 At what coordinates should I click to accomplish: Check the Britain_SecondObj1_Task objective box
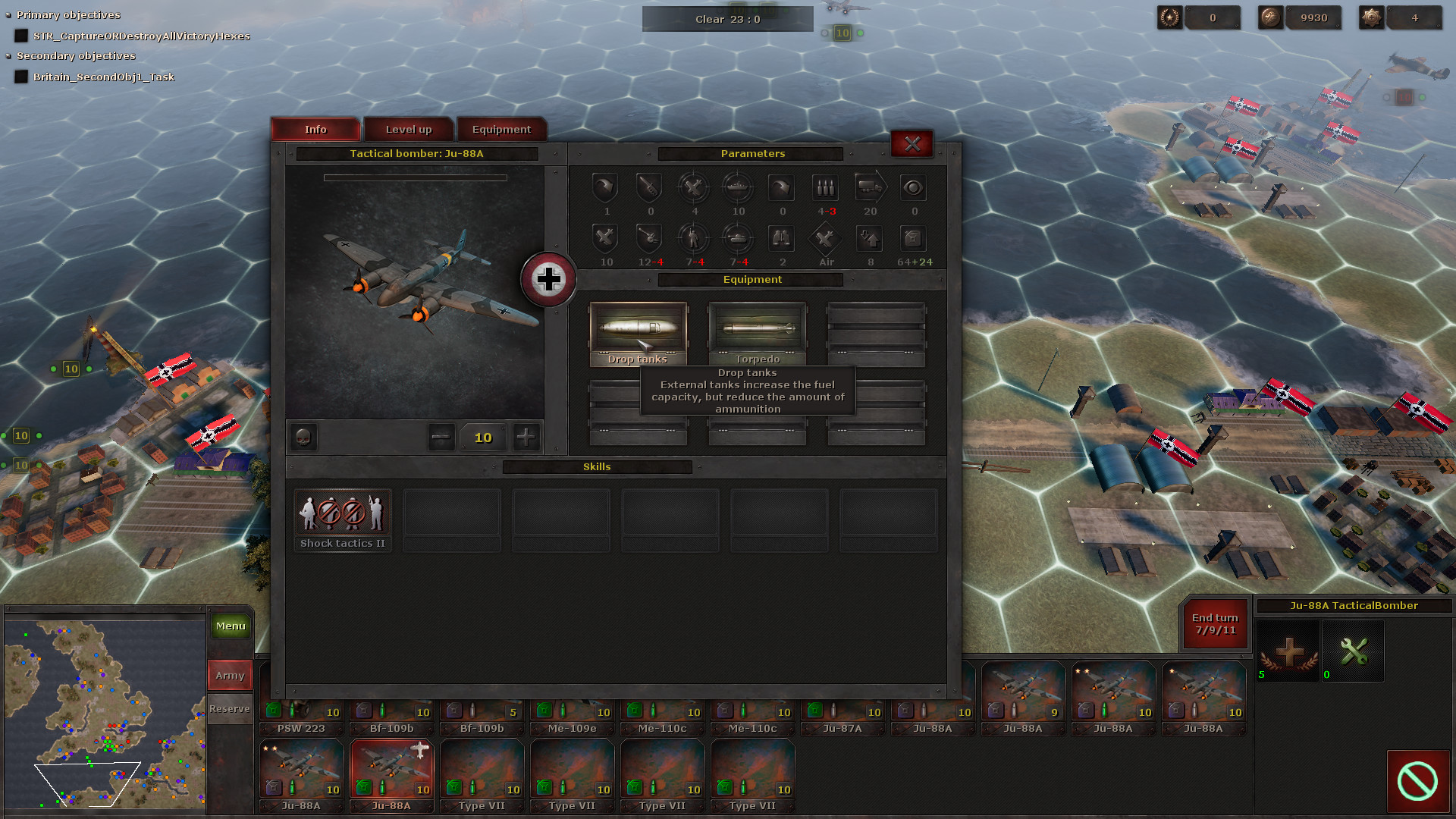[x=20, y=76]
